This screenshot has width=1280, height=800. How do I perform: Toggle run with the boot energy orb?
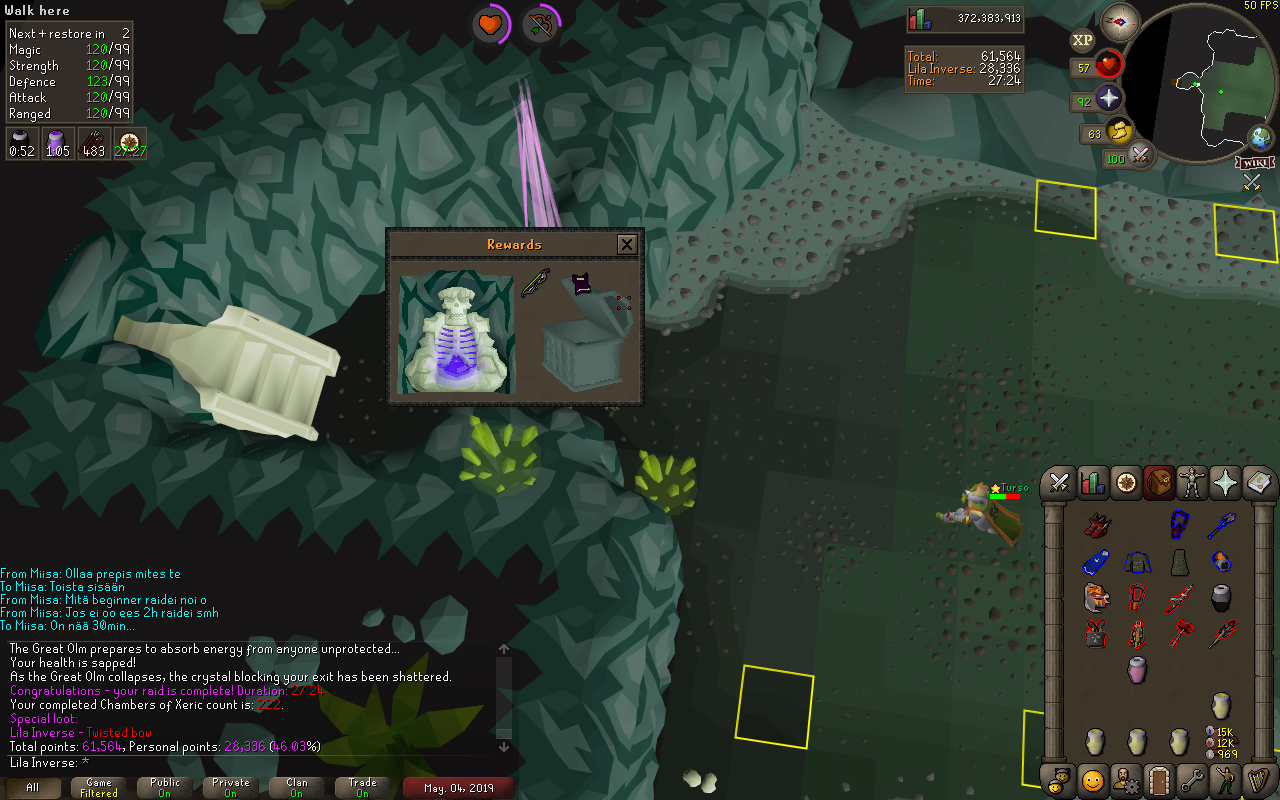pyautogui.click(x=1120, y=131)
